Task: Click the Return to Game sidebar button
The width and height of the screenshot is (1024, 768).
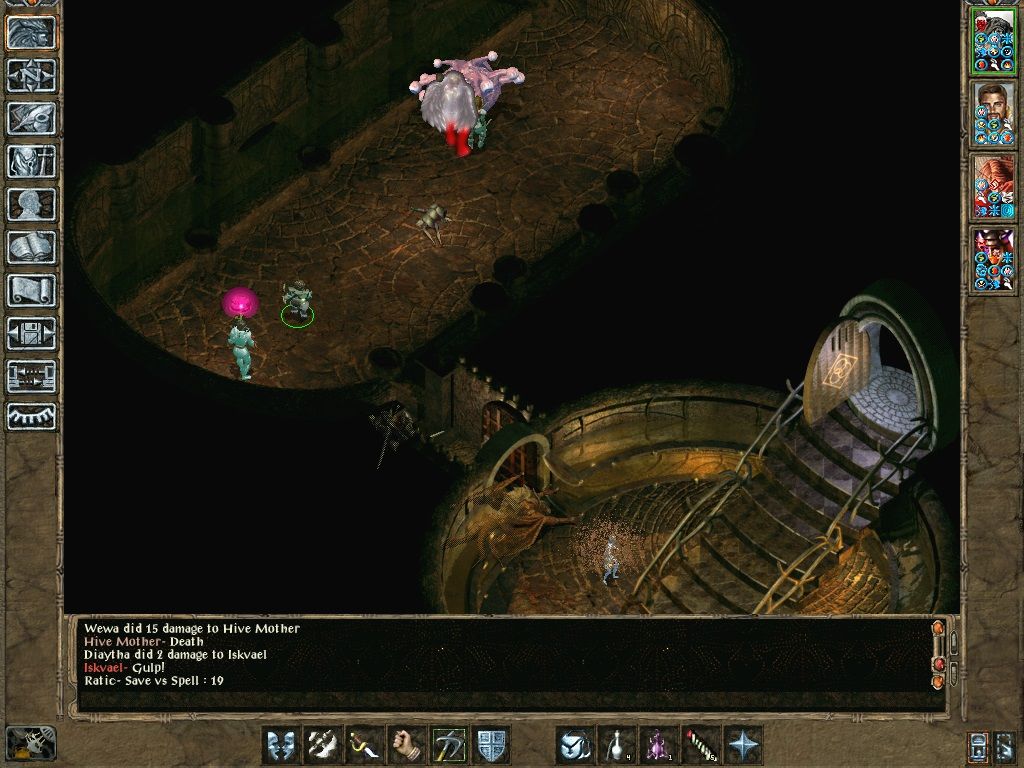Action: click(x=32, y=32)
